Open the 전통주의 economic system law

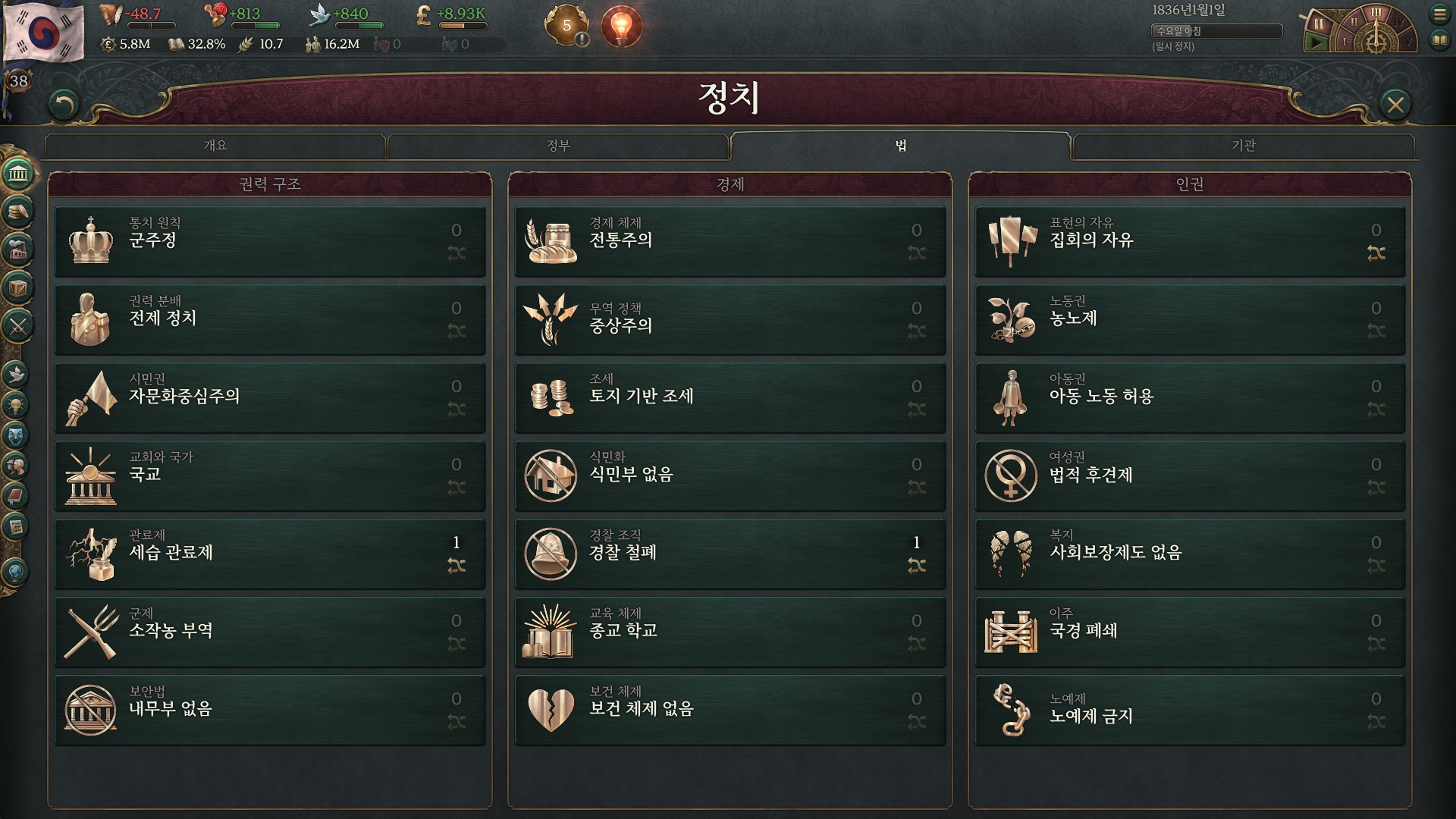[x=730, y=241]
